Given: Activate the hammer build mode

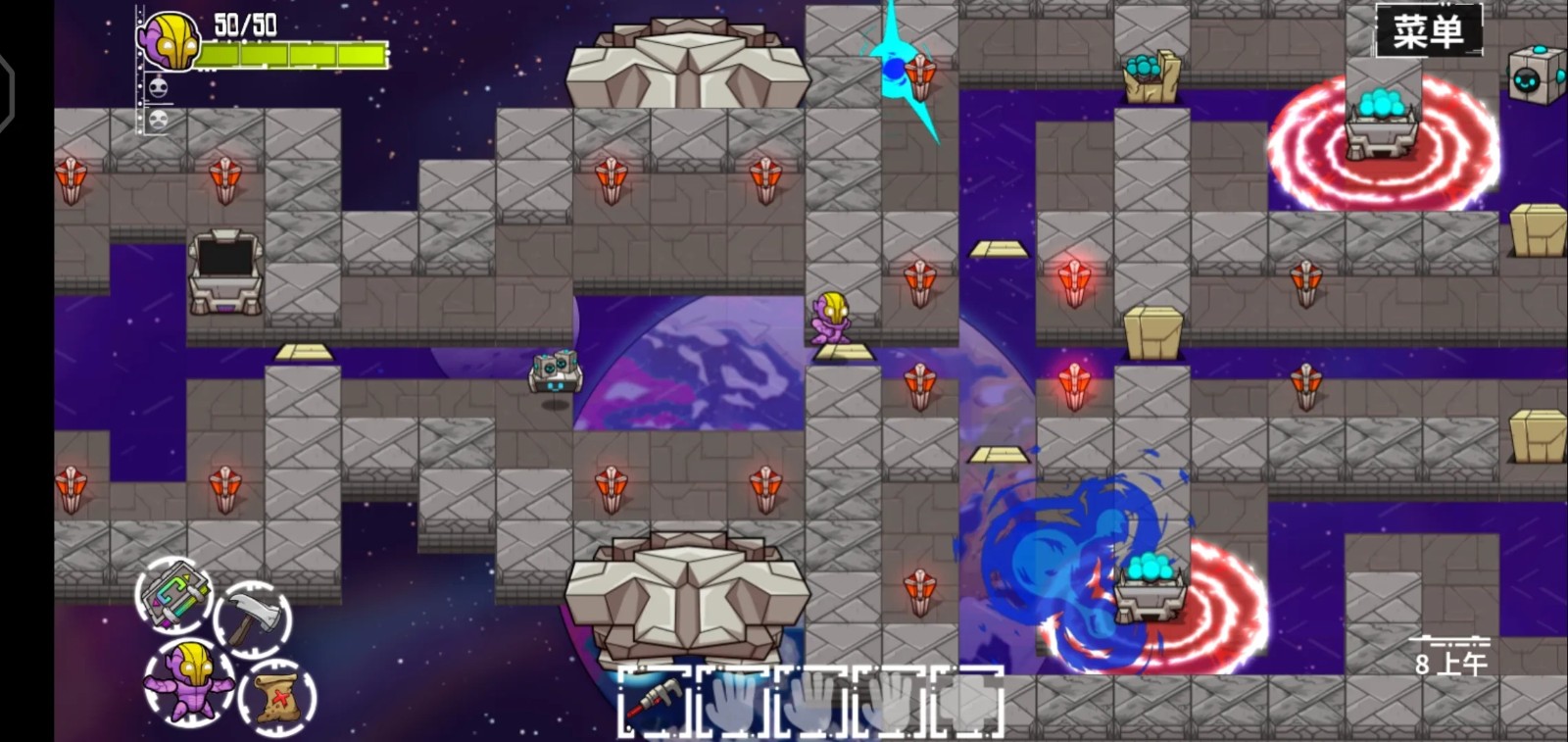Looking at the screenshot, I should (253, 618).
